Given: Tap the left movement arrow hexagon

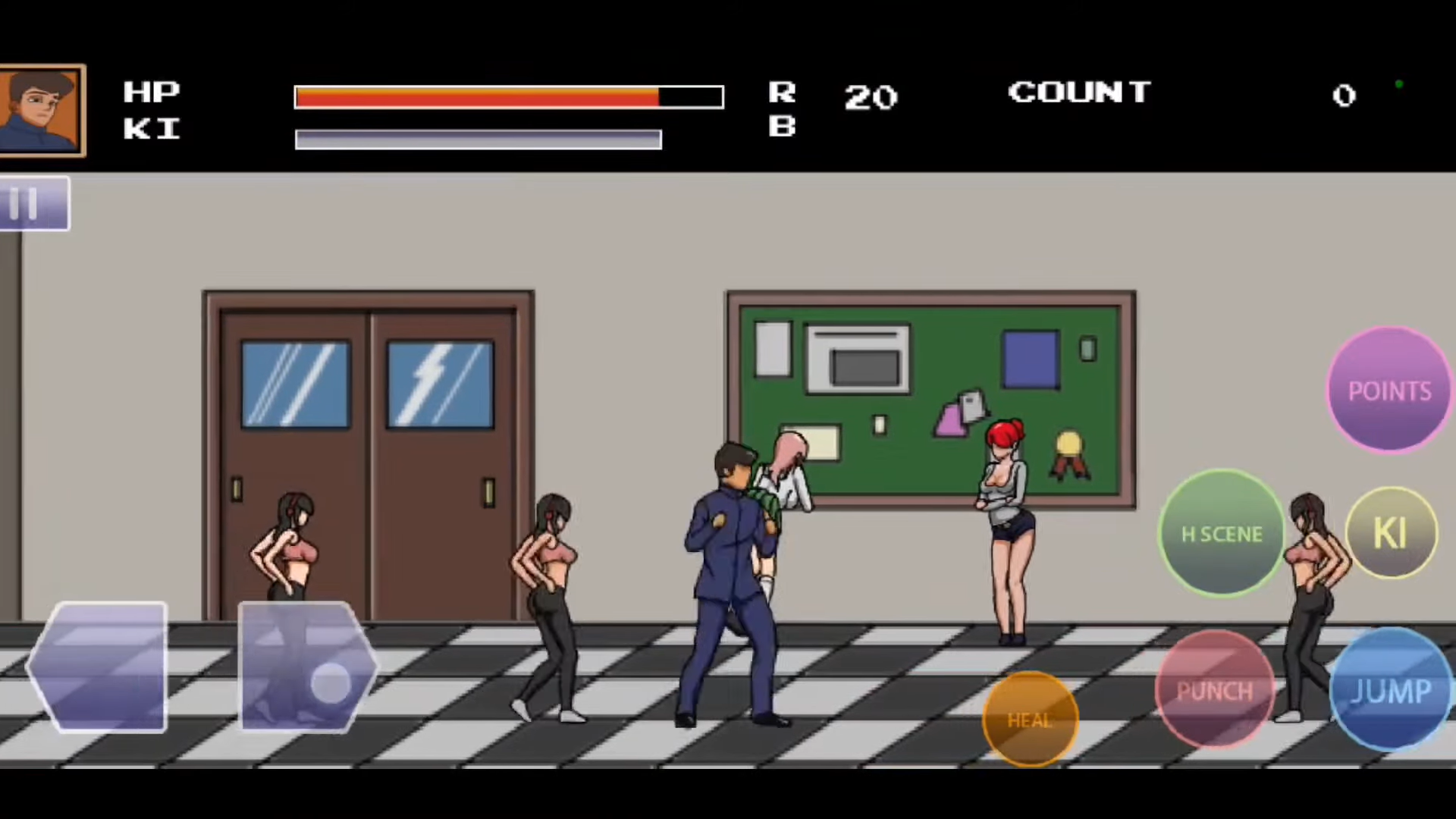Looking at the screenshot, I should tap(99, 667).
